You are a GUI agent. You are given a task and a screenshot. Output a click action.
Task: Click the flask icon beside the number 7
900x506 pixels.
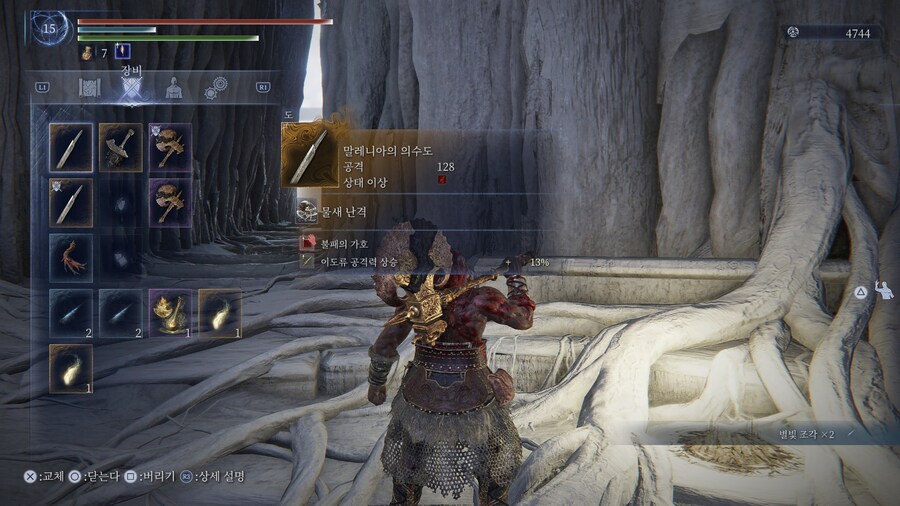[87, 52]
